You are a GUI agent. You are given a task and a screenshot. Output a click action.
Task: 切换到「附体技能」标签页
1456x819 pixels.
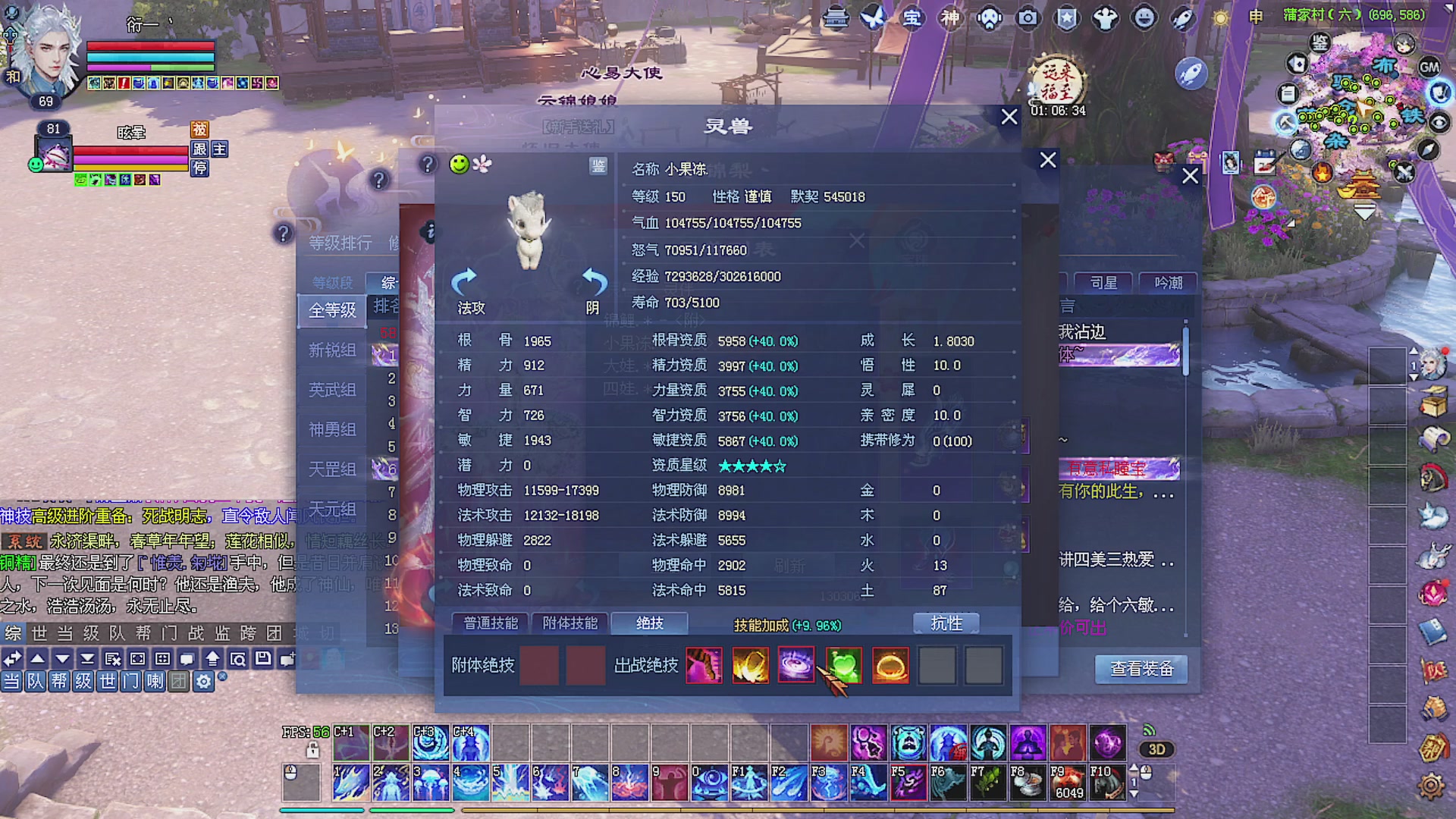[x=570, y=623]
